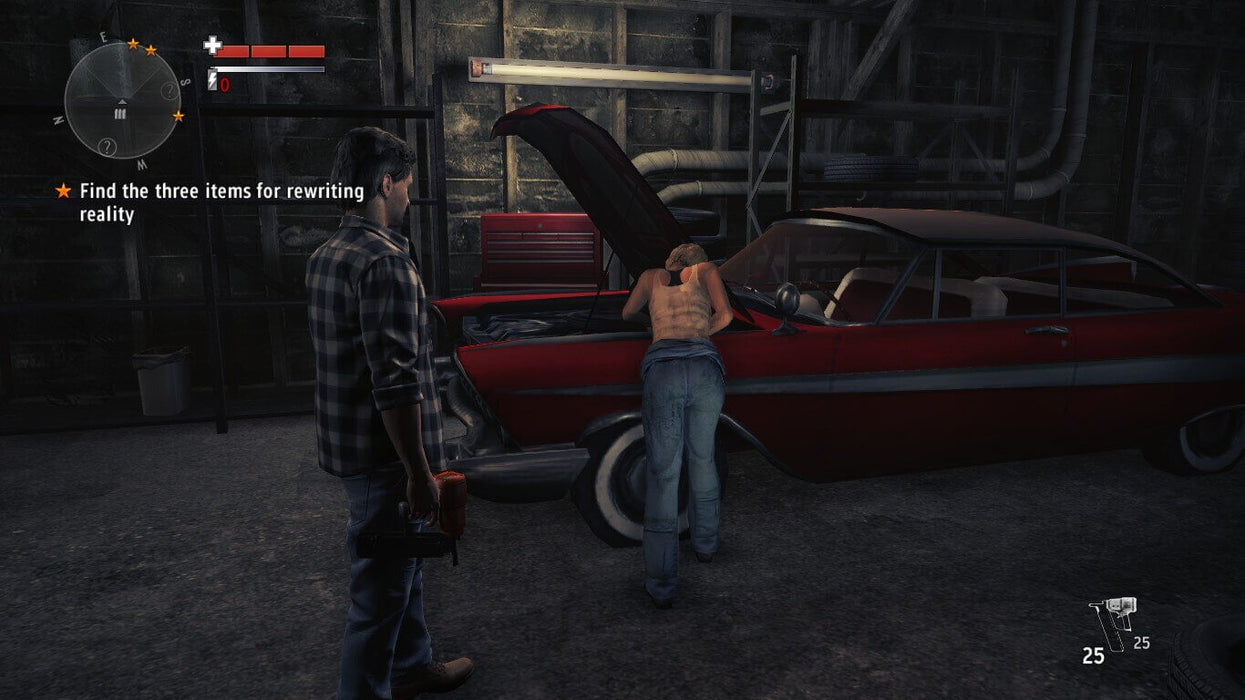1245x700 pixels.
Task: Select the rewriting reality objective tracker
Action: pos(220,202)
